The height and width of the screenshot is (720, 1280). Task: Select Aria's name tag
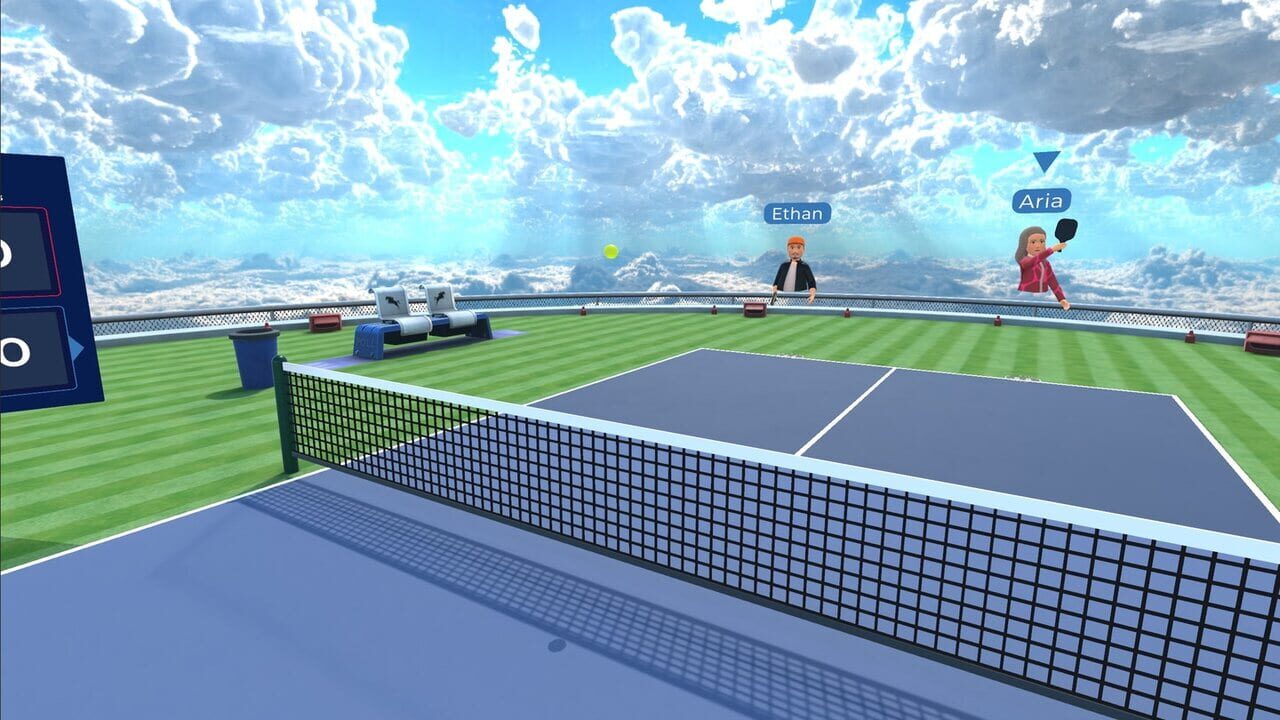1043,200
